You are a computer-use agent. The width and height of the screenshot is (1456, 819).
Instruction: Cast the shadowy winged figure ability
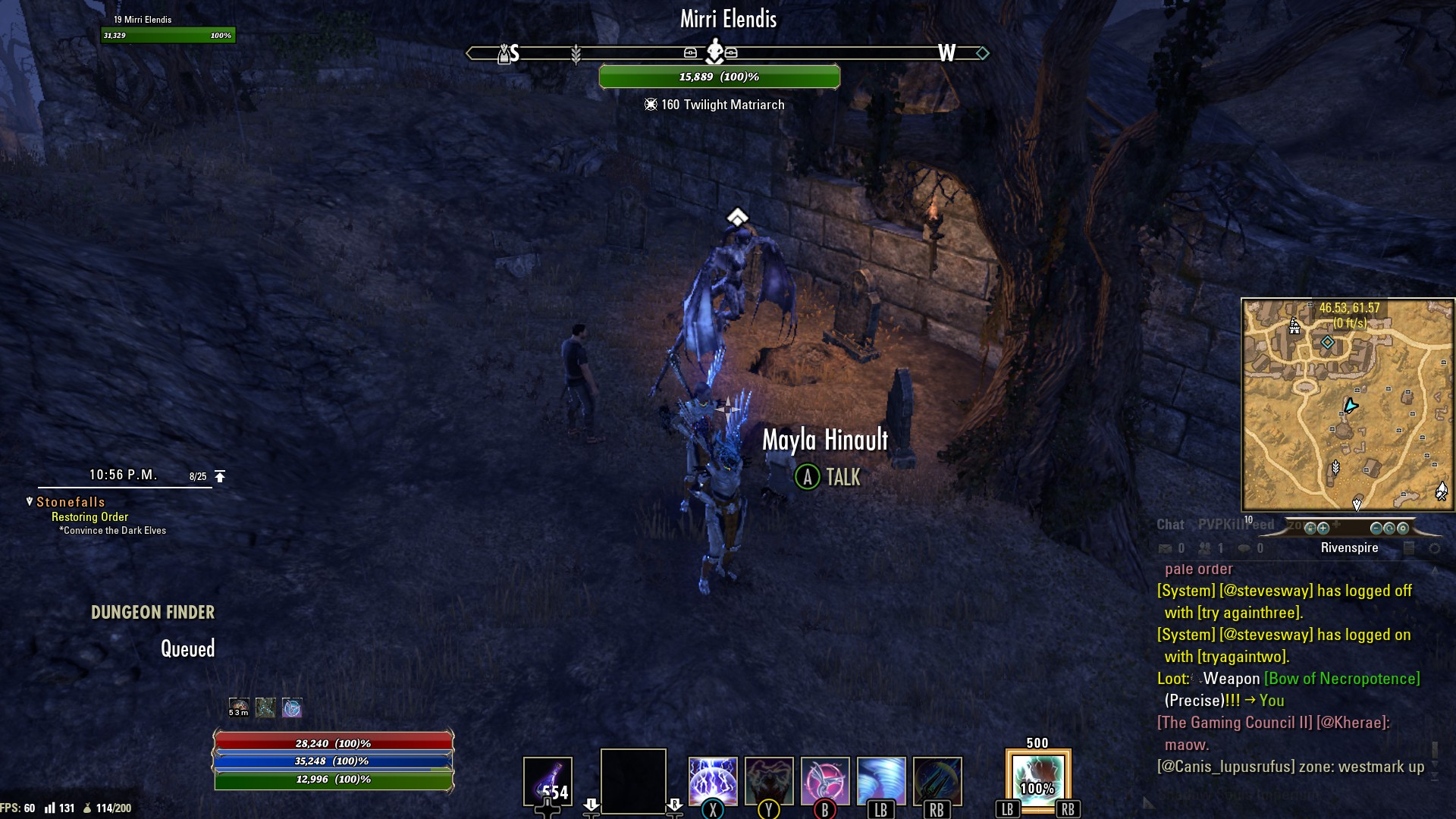(768, 780)
